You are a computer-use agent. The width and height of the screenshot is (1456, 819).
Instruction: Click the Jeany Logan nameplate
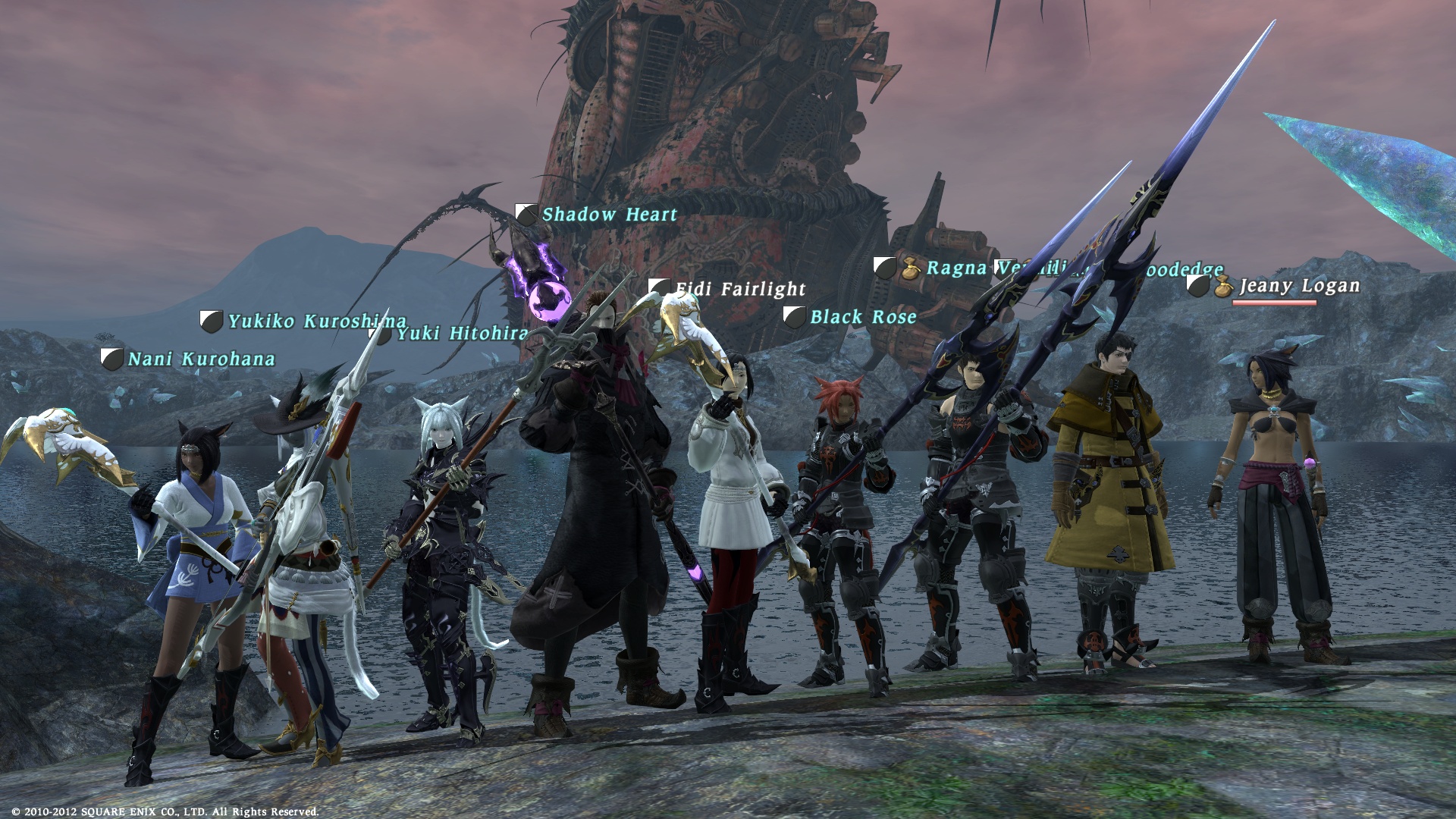(x=1299, y=286)
